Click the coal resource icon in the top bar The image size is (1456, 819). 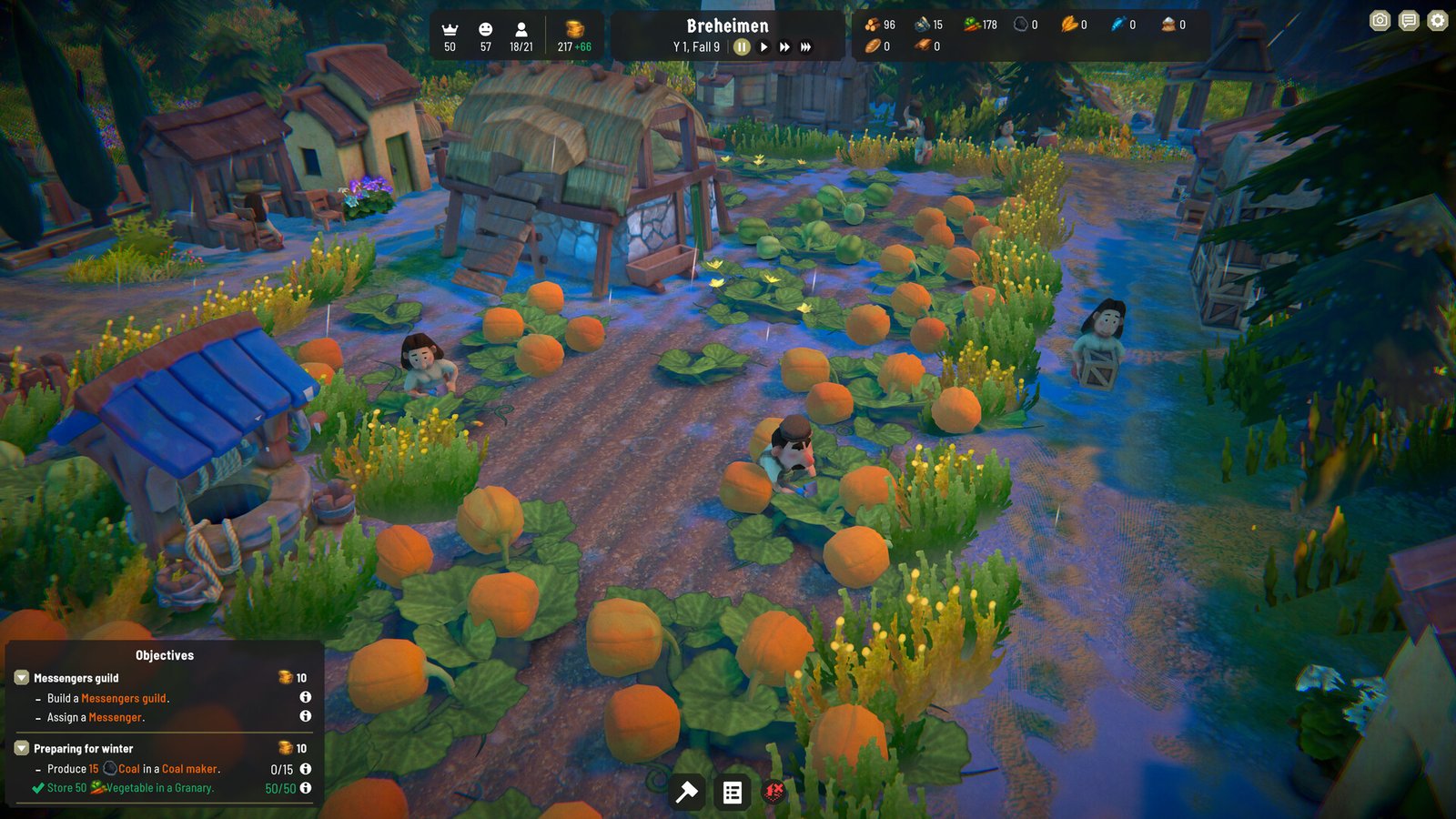click(x=1020, y=25)
